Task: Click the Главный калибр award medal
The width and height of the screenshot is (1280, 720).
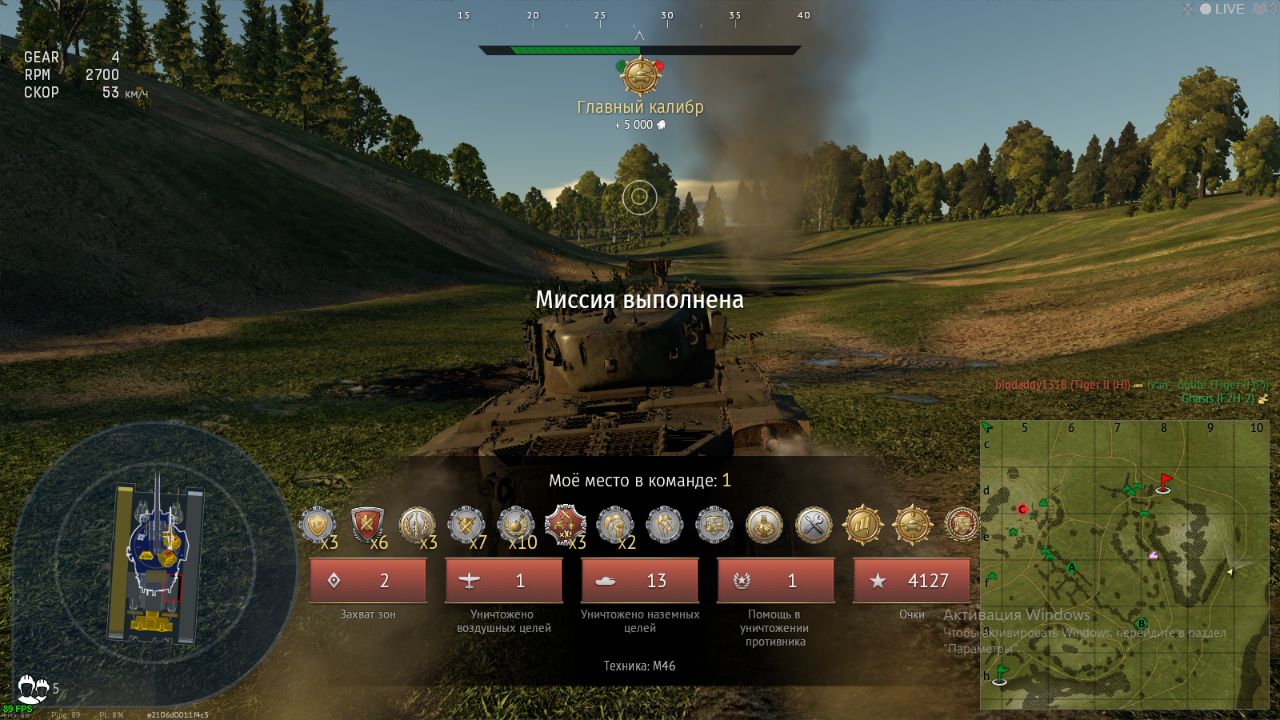Action: [640, 76]
